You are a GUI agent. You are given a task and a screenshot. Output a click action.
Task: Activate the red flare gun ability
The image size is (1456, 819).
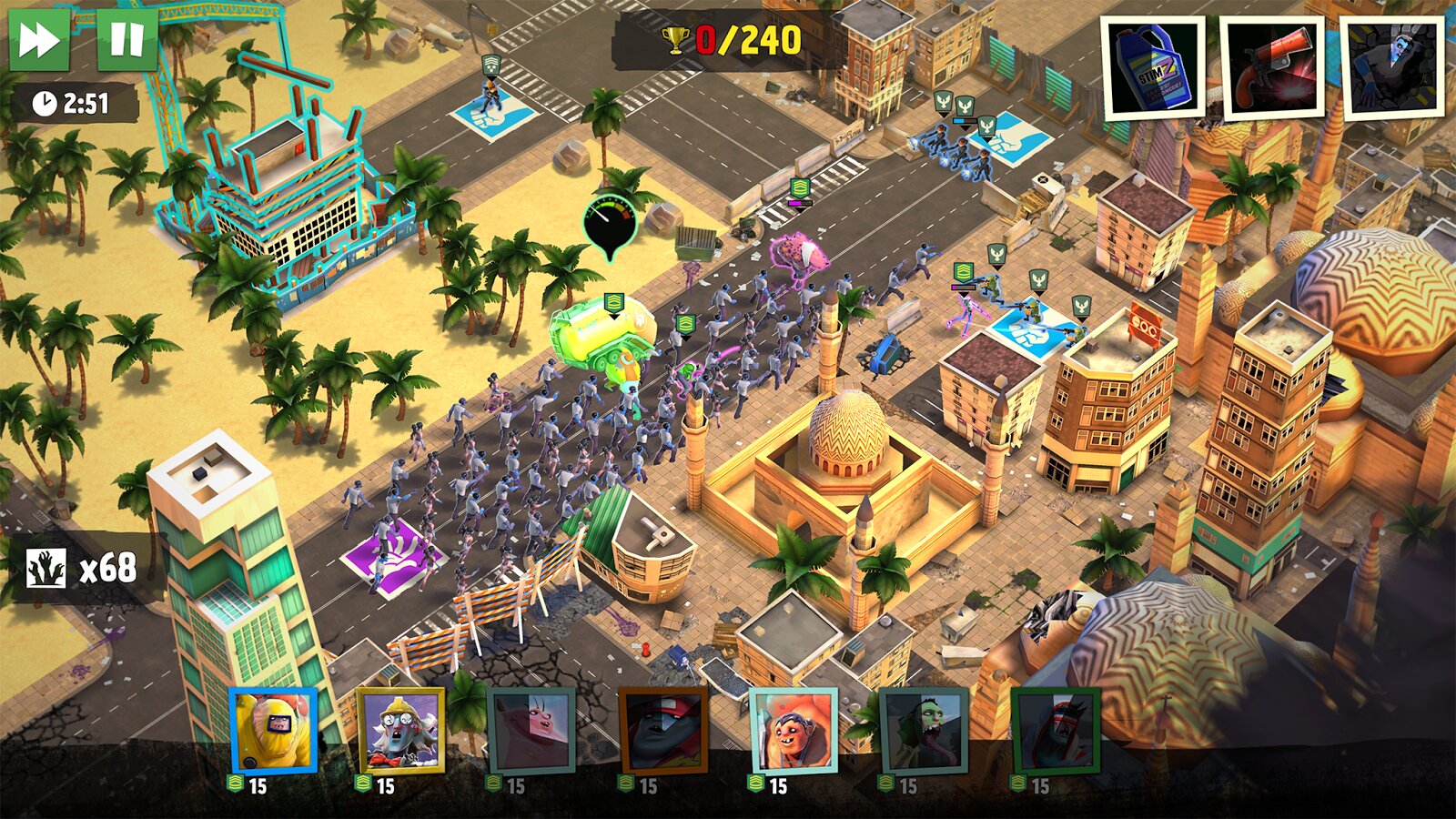pos(1272,67)
